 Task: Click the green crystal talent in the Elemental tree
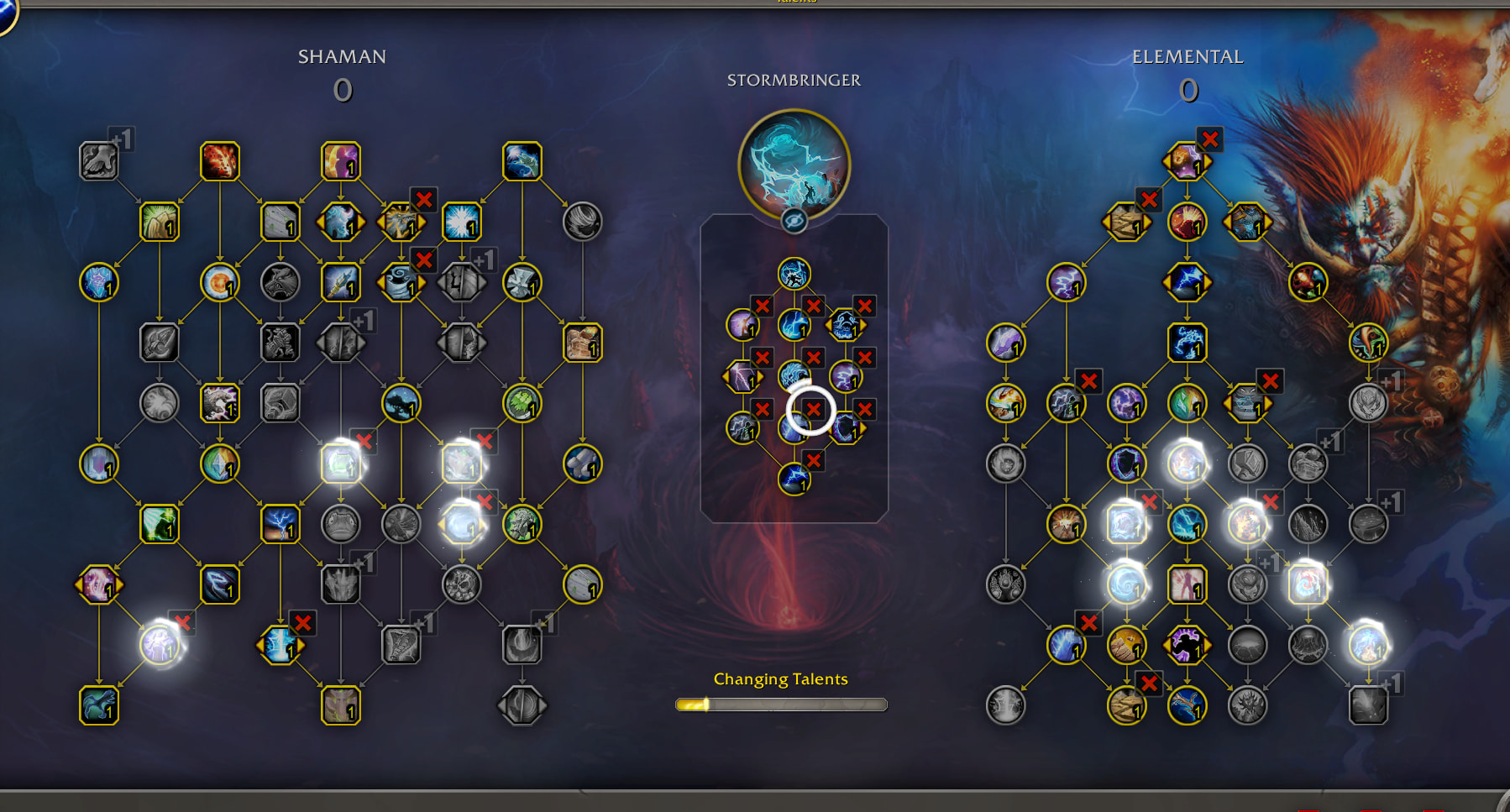(1187, 404)
